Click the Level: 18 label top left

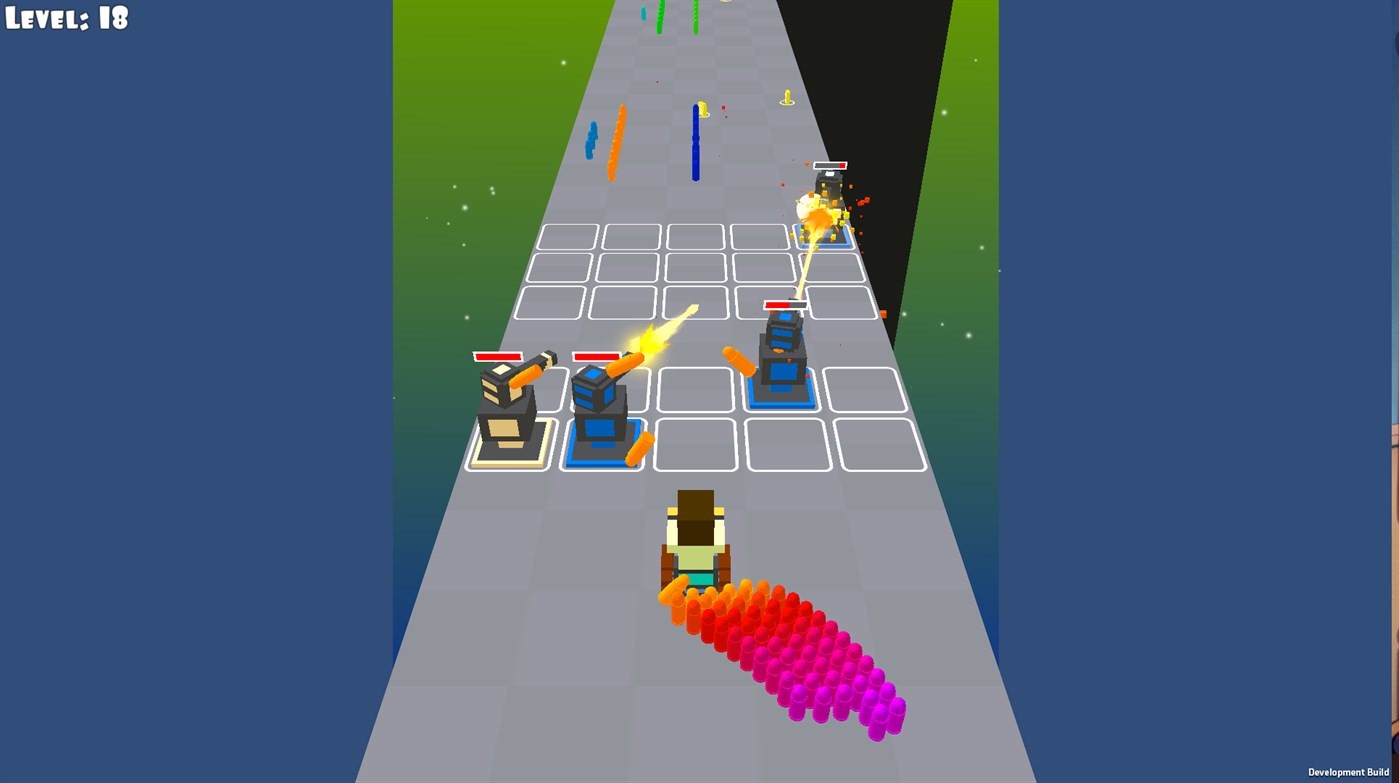tap(65, 17)
